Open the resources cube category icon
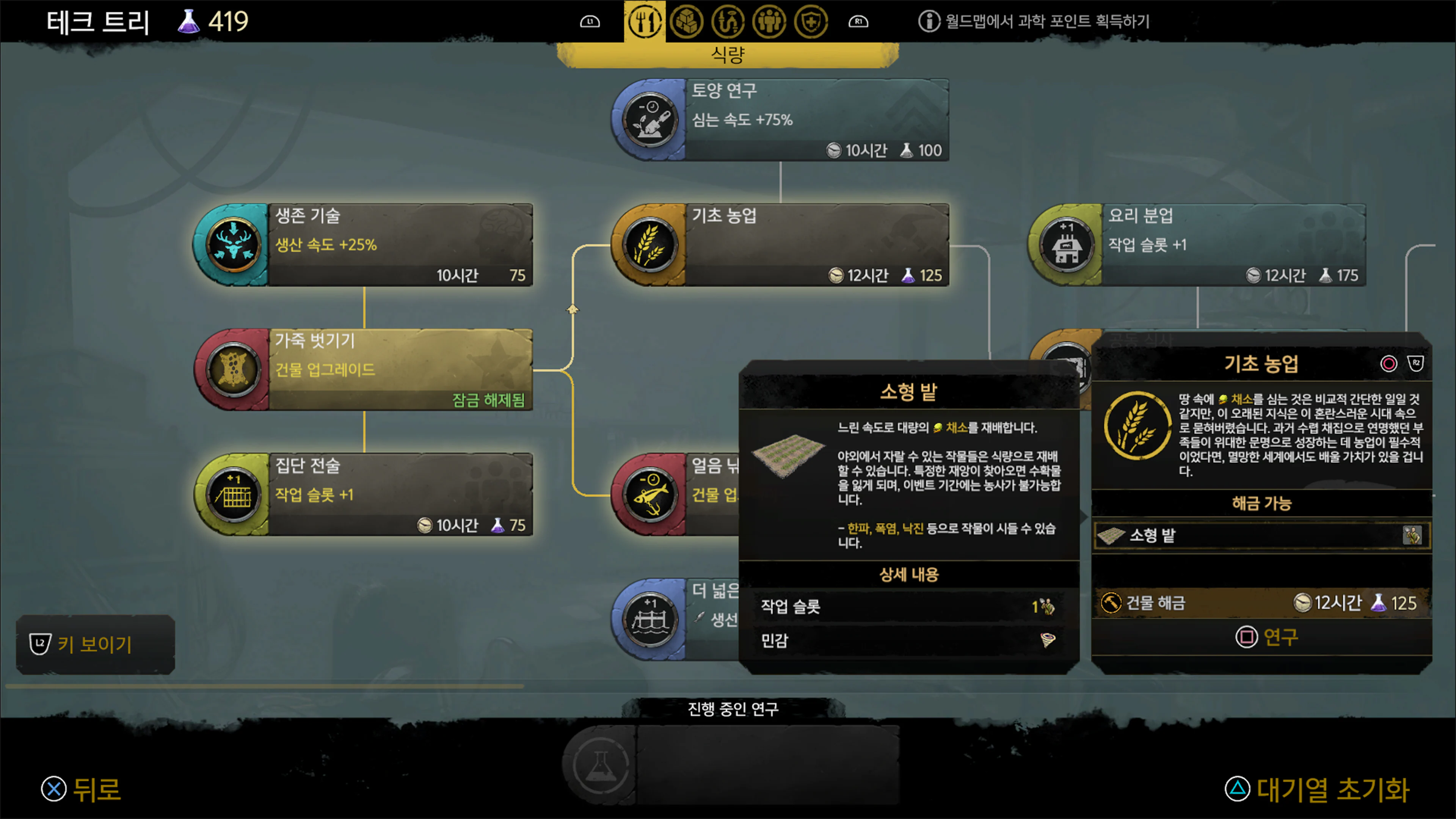Screen dimensions: 1456x819 [686, 22]
